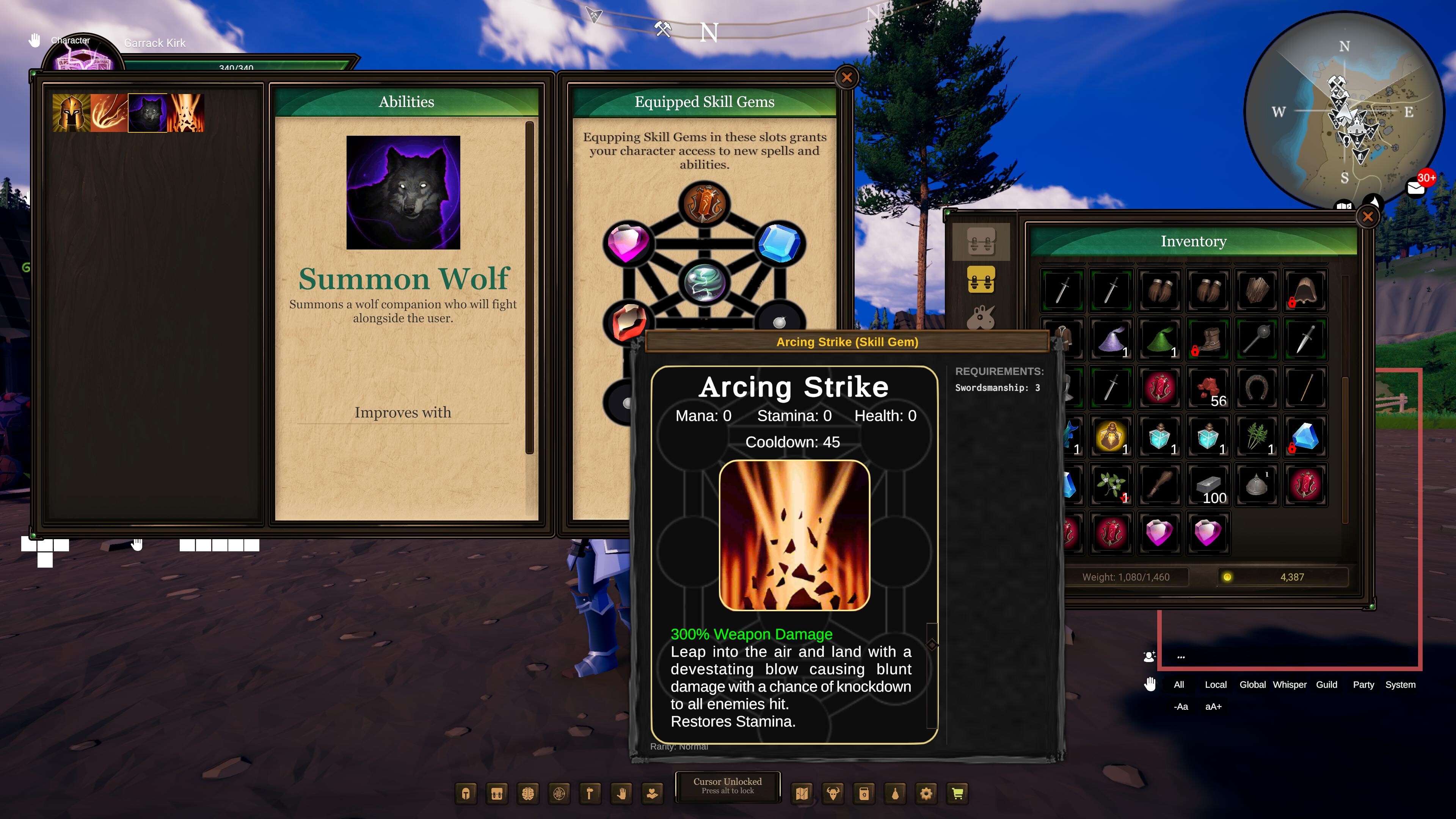Switch to the yellow backpack inventory tab

[982, 280]
